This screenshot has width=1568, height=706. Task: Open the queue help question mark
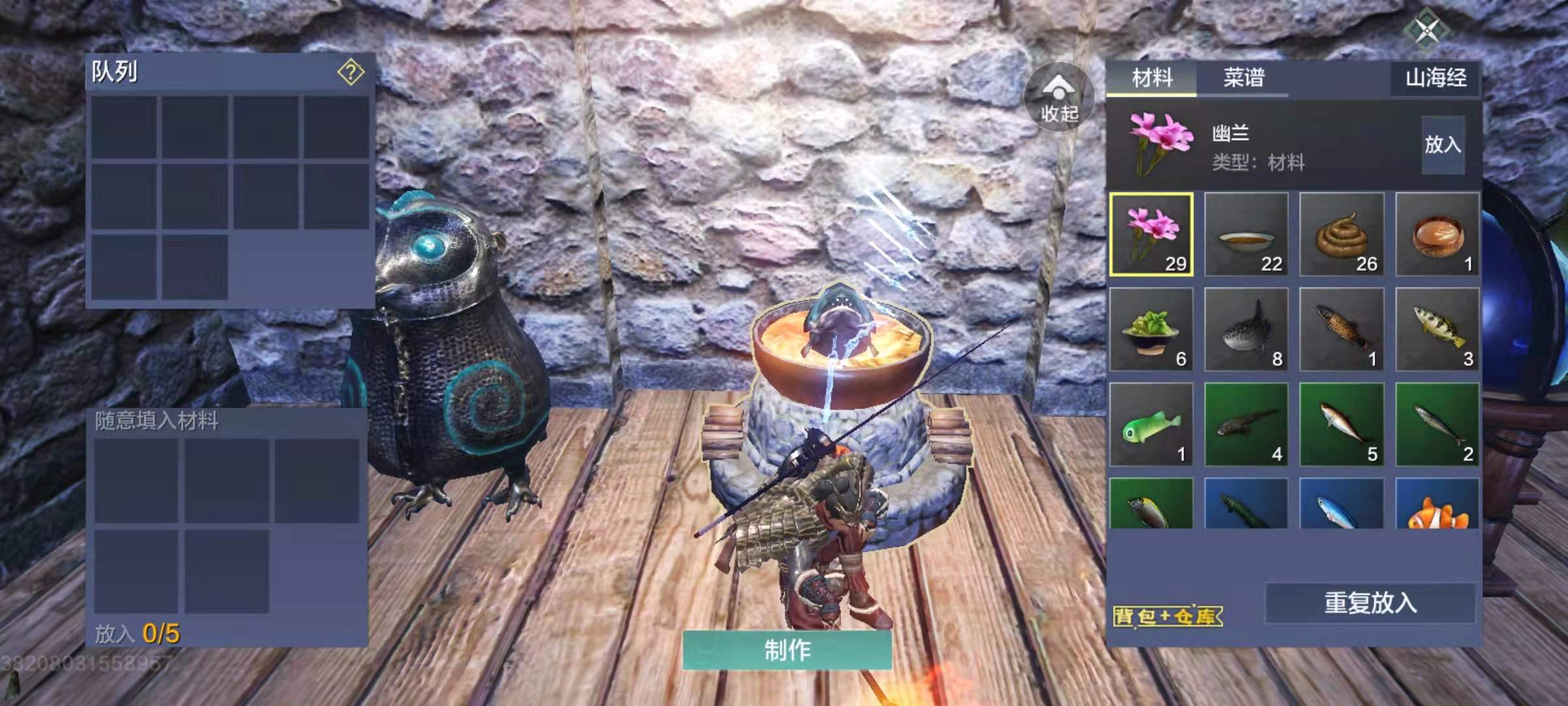[351, 72]
